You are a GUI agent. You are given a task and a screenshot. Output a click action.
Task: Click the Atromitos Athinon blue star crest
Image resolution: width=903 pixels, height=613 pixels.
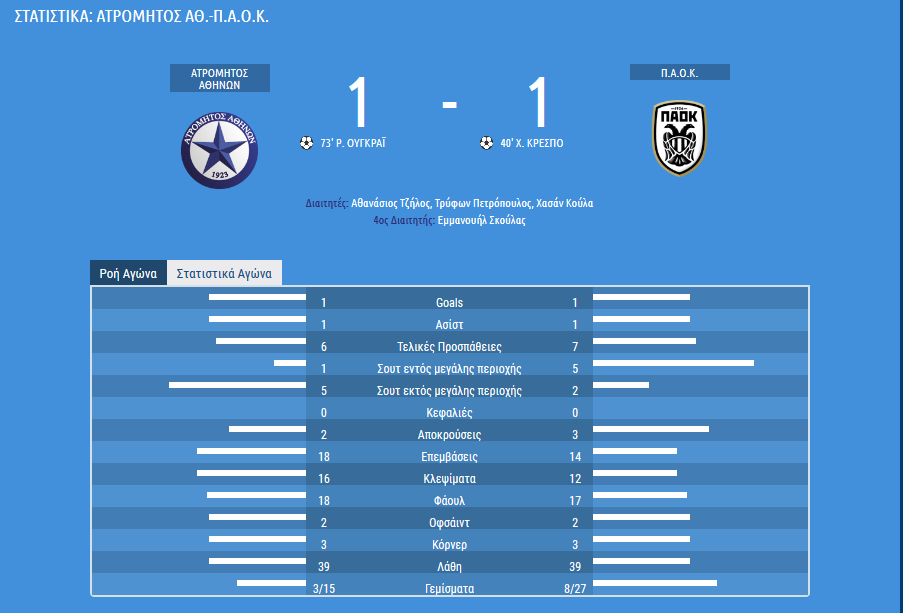pyautogui.click(x=220, y=147)
